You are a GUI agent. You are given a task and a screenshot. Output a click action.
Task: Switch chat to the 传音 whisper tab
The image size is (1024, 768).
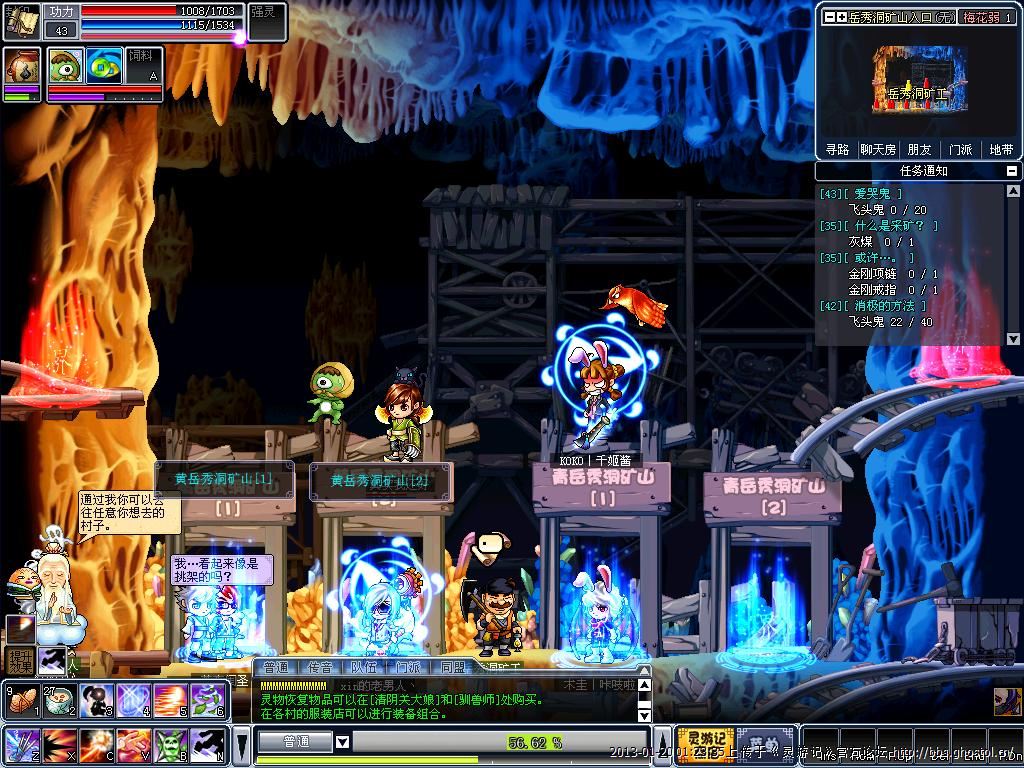tap(320, 667)
